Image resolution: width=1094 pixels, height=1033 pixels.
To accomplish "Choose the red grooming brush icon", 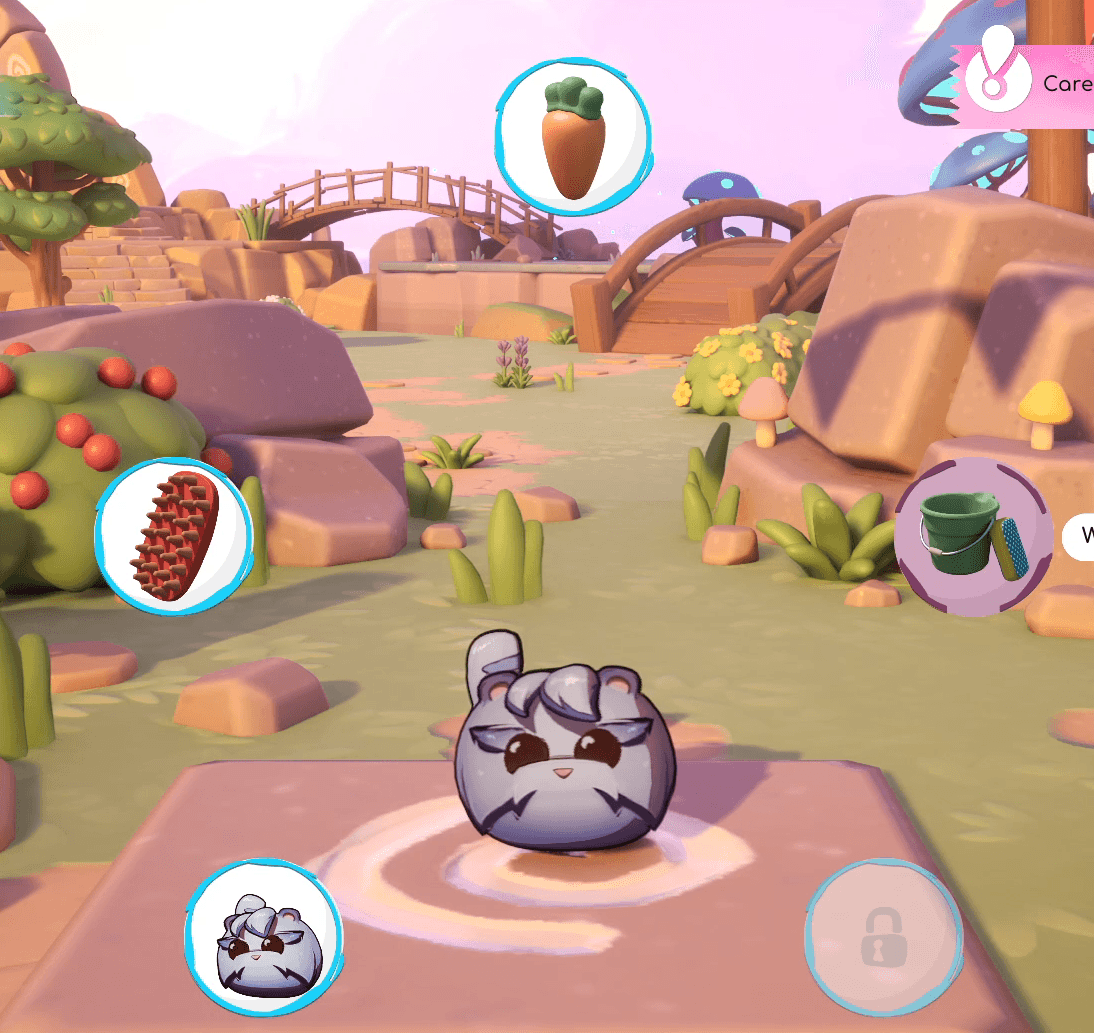I will point(173,536).
